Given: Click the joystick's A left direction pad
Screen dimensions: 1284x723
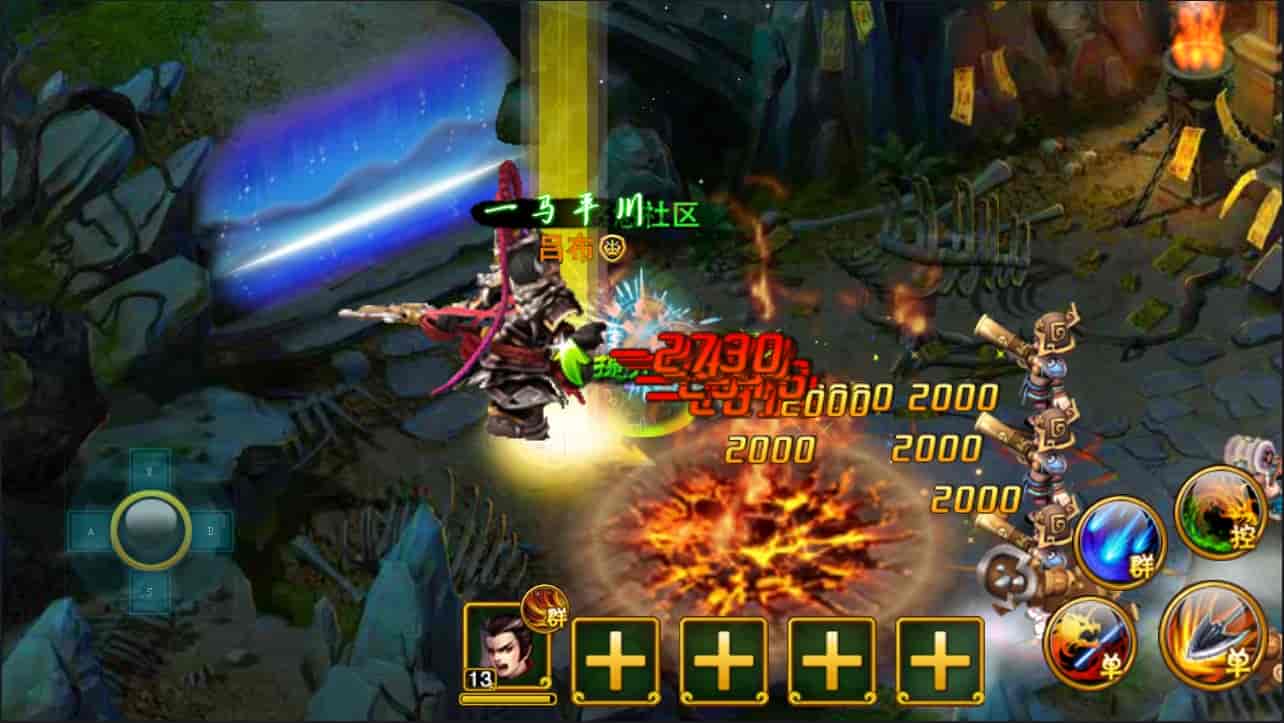Looking at the screenshot, I should [x=91, y=531].
